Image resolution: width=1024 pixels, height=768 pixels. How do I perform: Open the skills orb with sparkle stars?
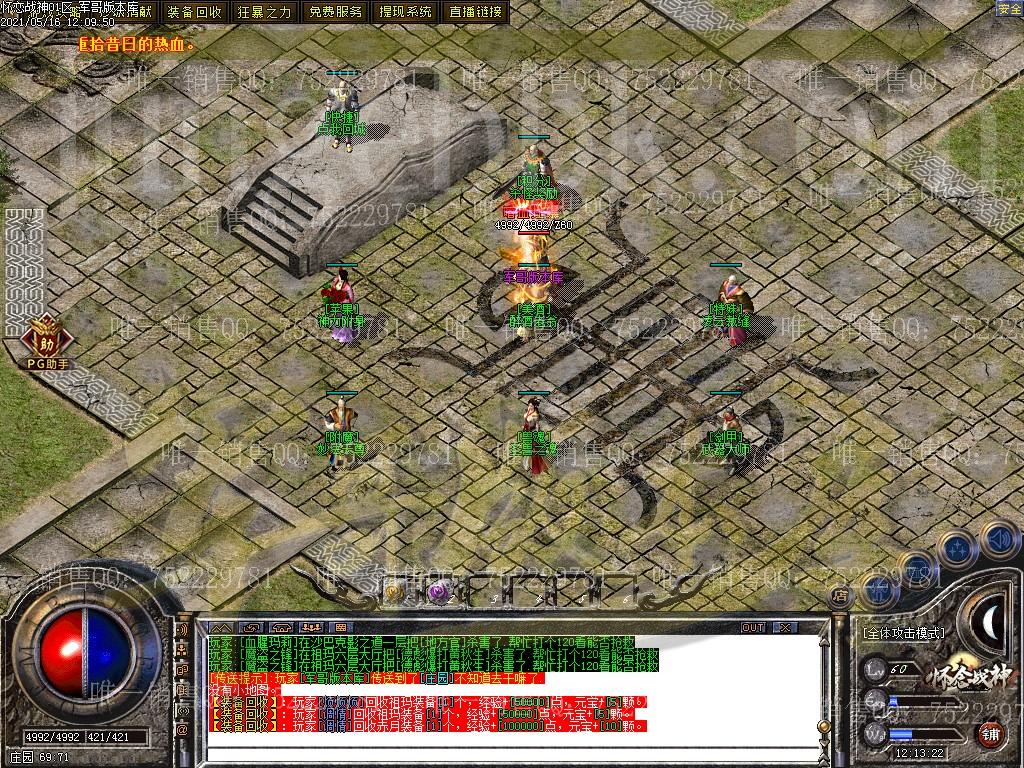[x=957, y=549]
